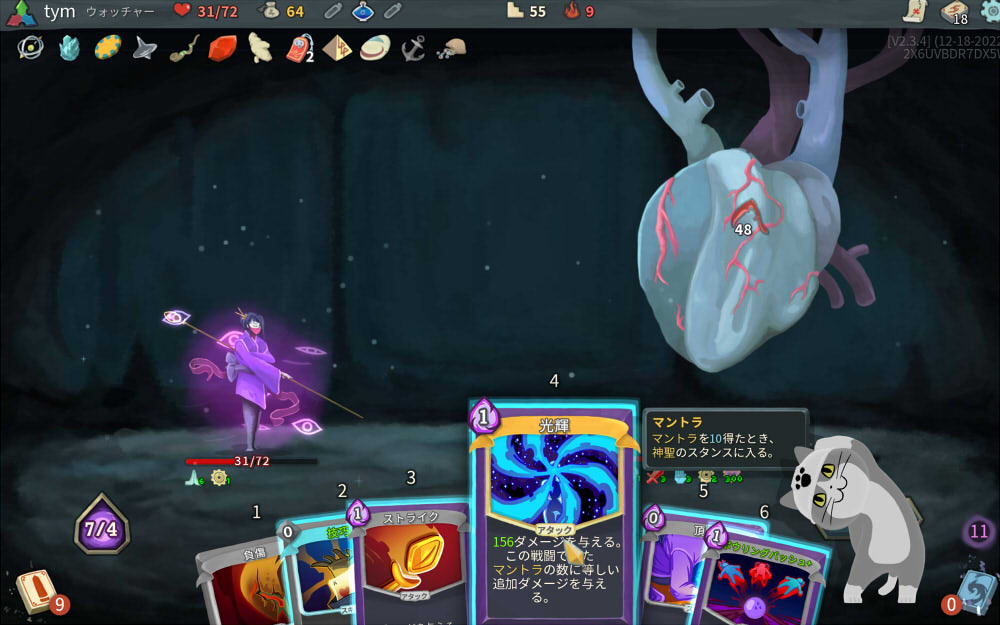Inspect the atom orbit relic
This screenshot has width=1000, height=625.
point(30,48)
